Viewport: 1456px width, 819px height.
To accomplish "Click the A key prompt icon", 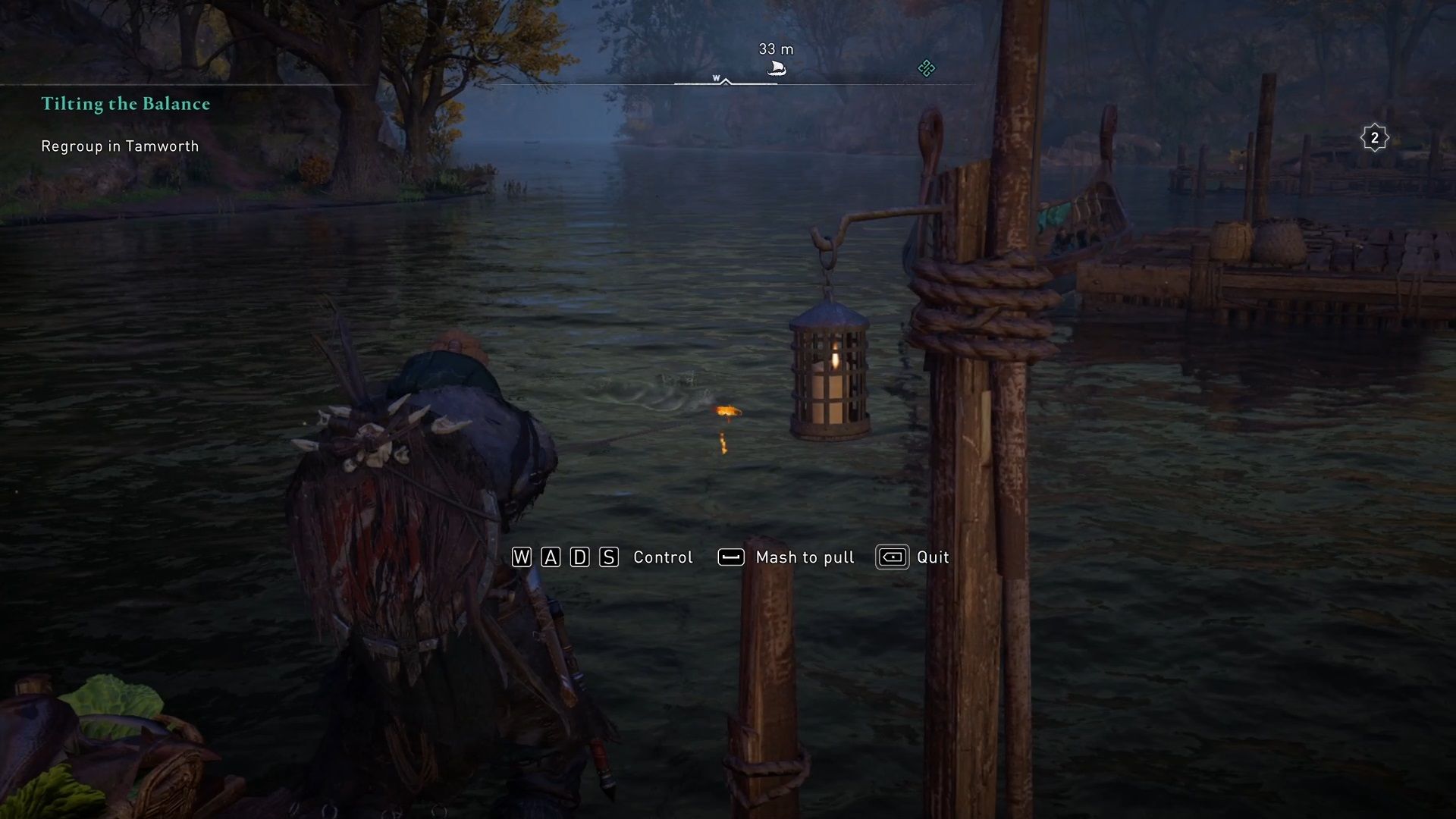I will pyautogui.click(x=550, y=557).
